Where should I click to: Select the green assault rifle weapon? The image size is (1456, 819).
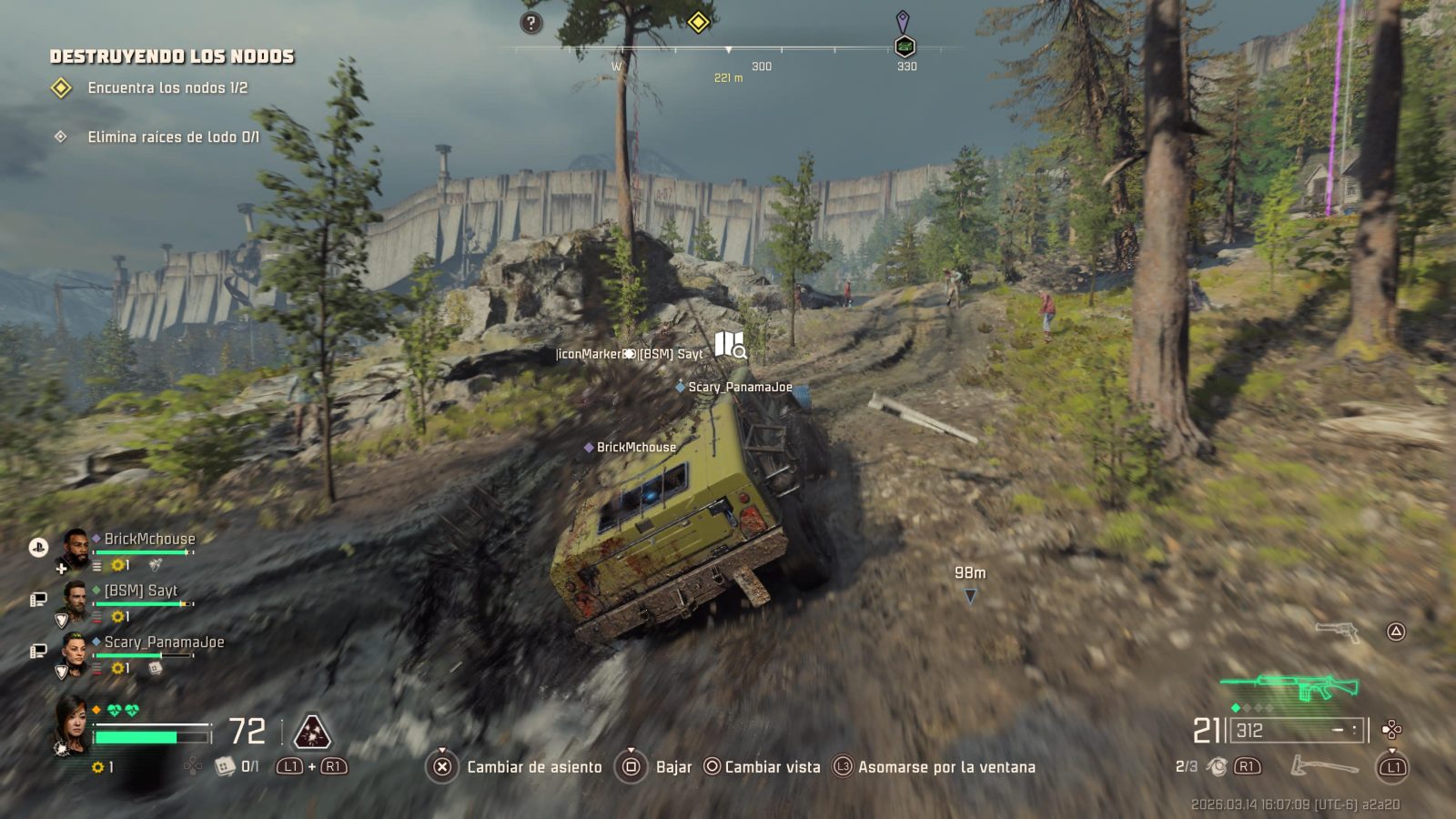pyautogui.click(x=1290, y=687)
